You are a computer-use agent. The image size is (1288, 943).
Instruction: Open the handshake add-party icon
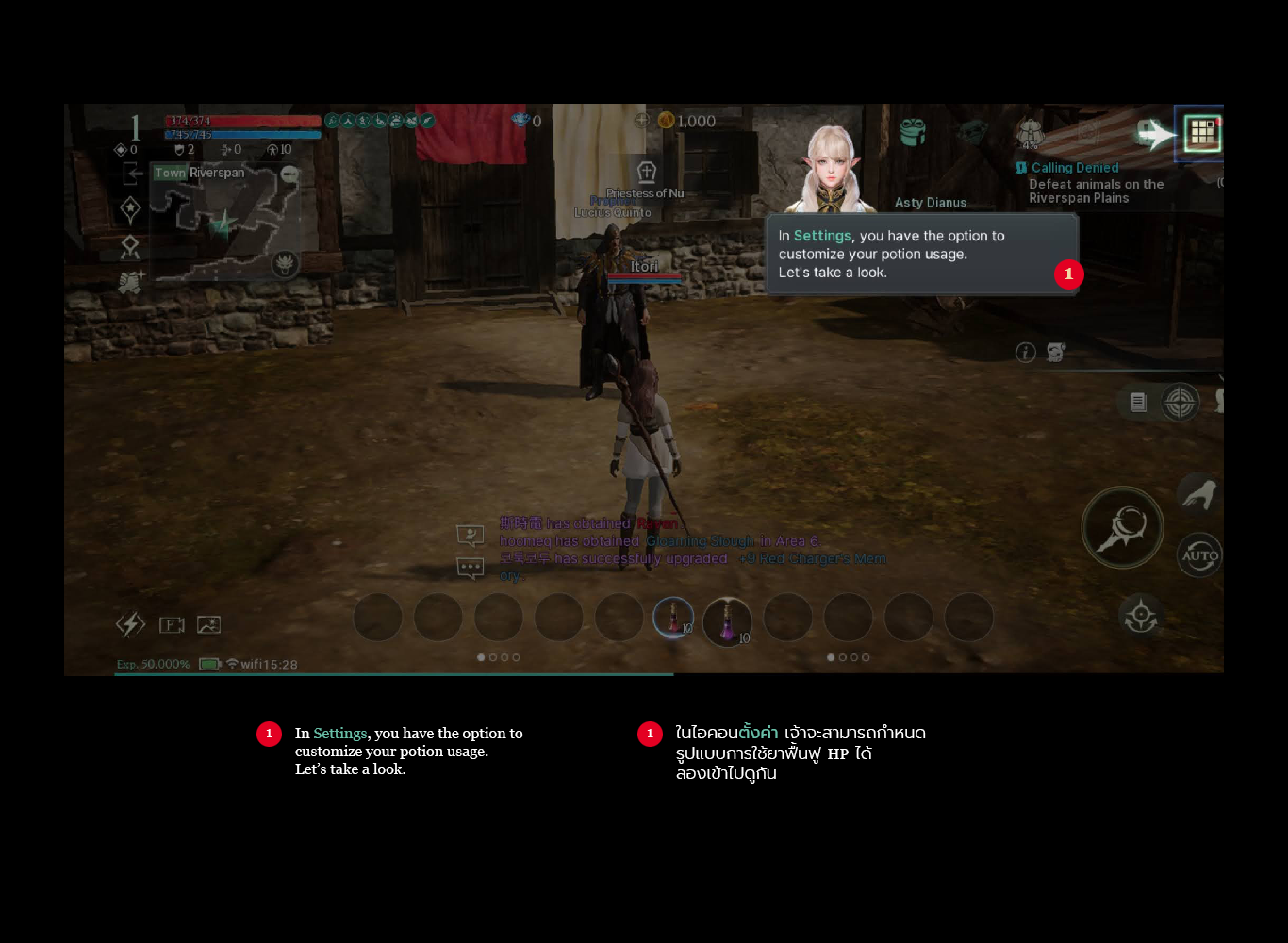point(130,282)
